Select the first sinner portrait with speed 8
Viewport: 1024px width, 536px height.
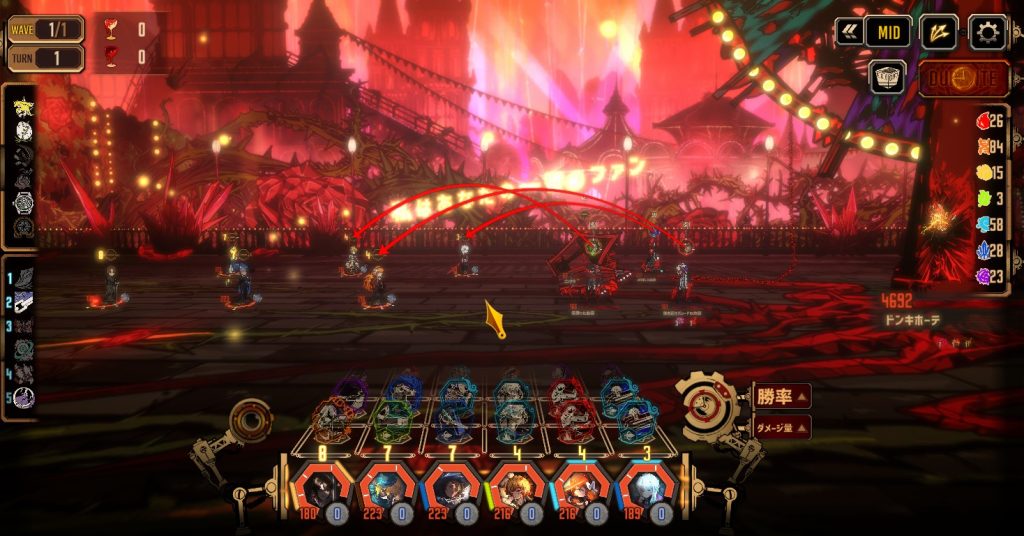[323, 490]
